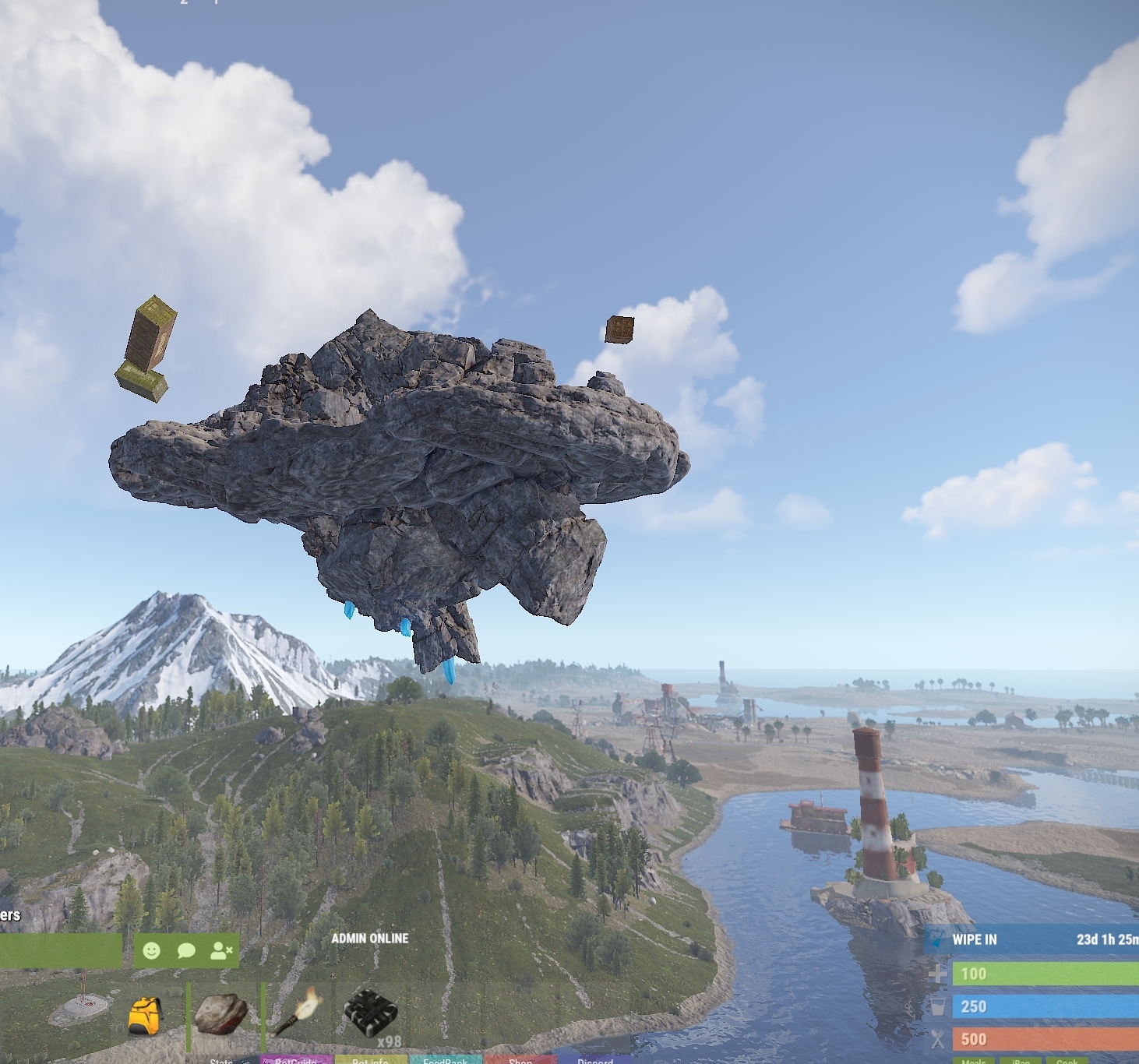Open the chat speech bubble icon

[186, 950]
